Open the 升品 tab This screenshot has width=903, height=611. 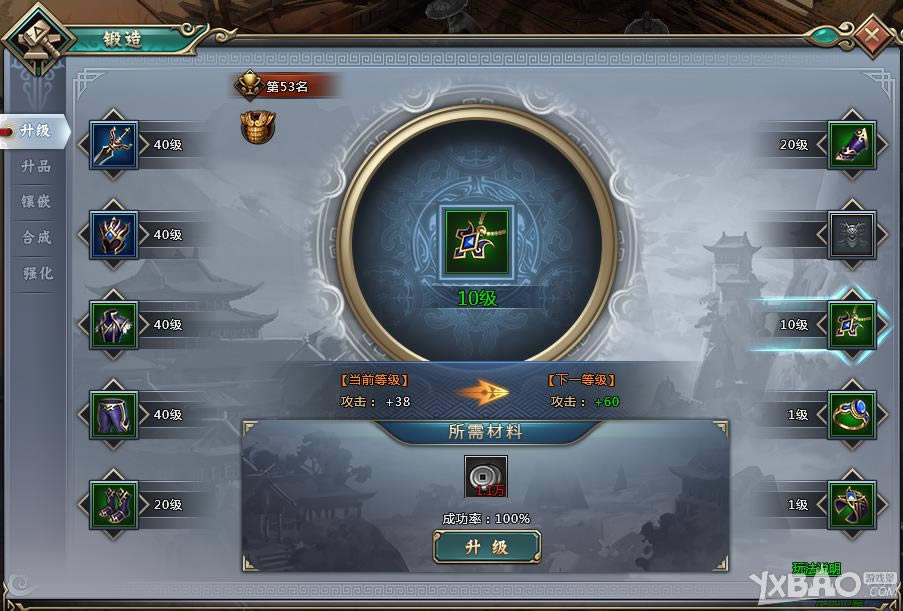pyautogui.click(x=36, y=166)
